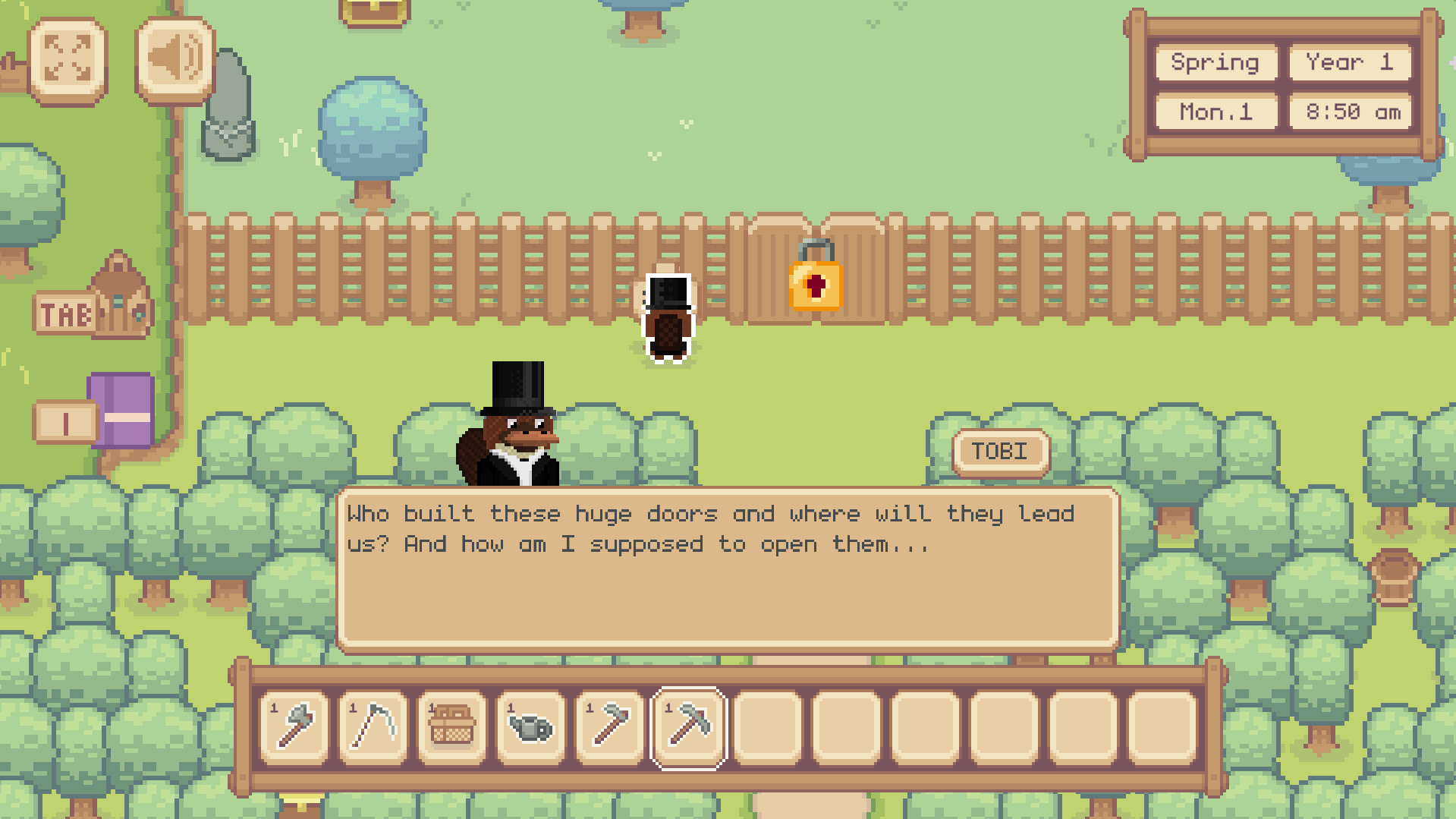Click the 8:50 am time display
Viewport: 1456px width, 819px height.
point(1349,112)
